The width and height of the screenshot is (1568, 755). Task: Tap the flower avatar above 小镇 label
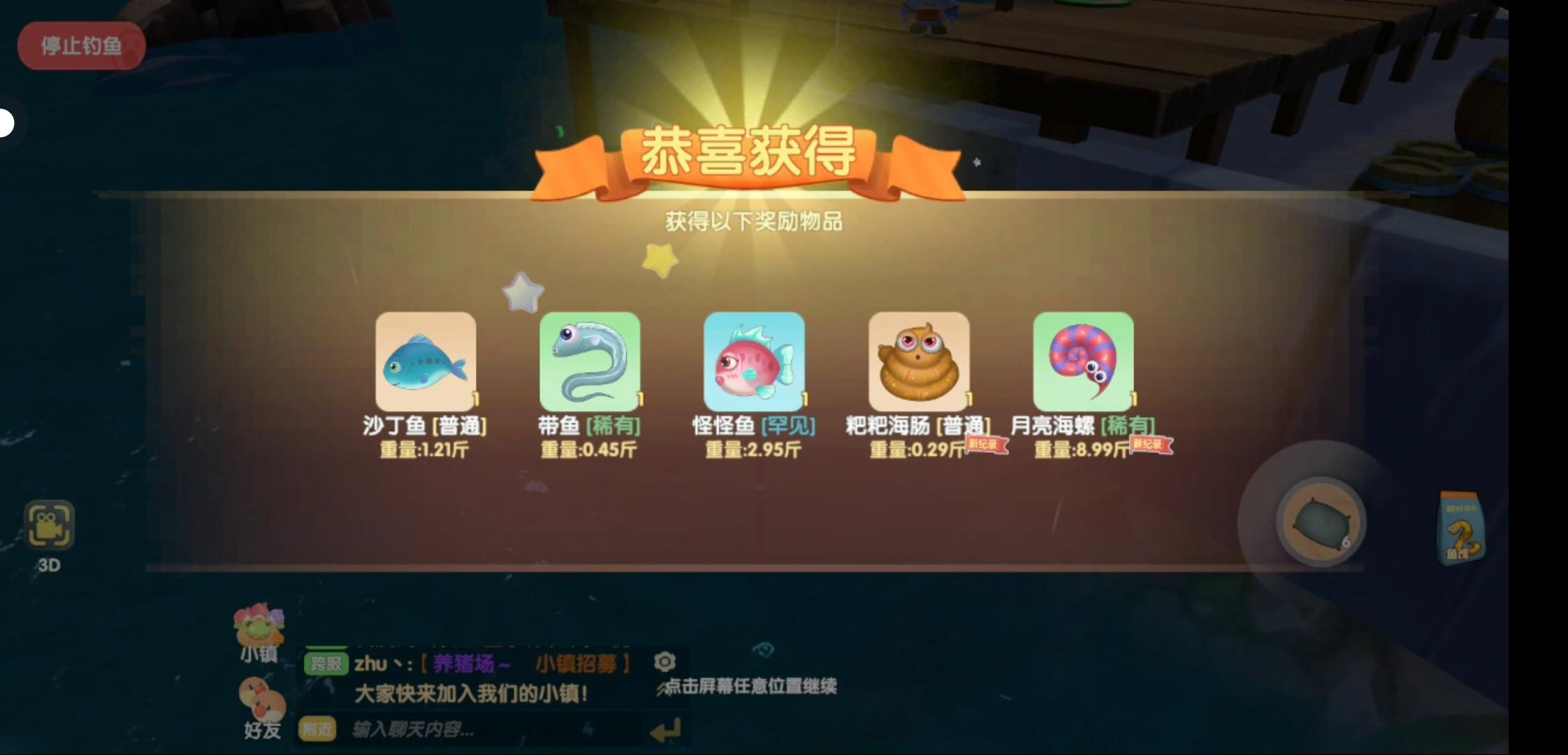click(259, 625)
